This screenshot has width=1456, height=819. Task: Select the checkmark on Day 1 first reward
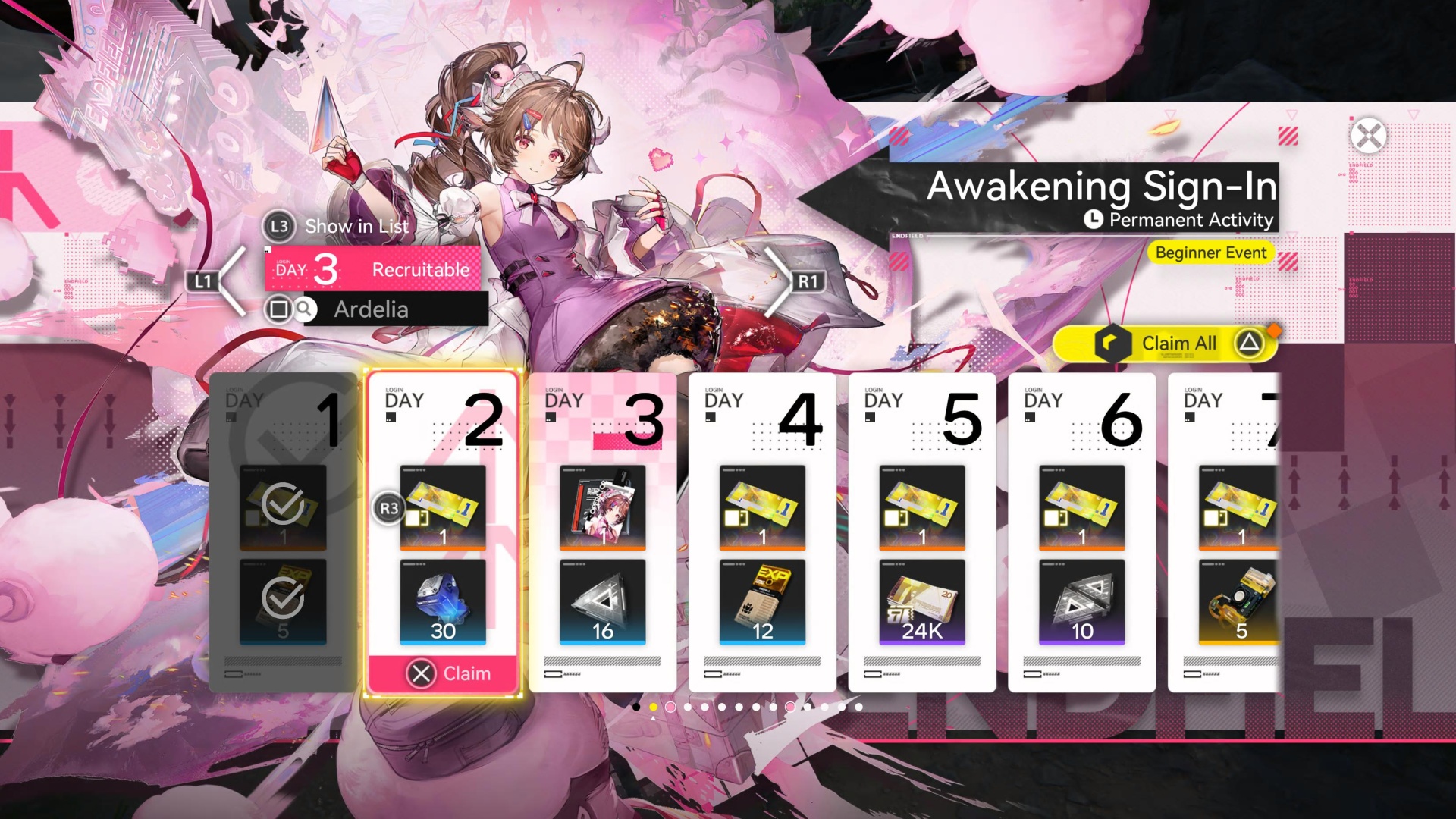coord(281,504)
